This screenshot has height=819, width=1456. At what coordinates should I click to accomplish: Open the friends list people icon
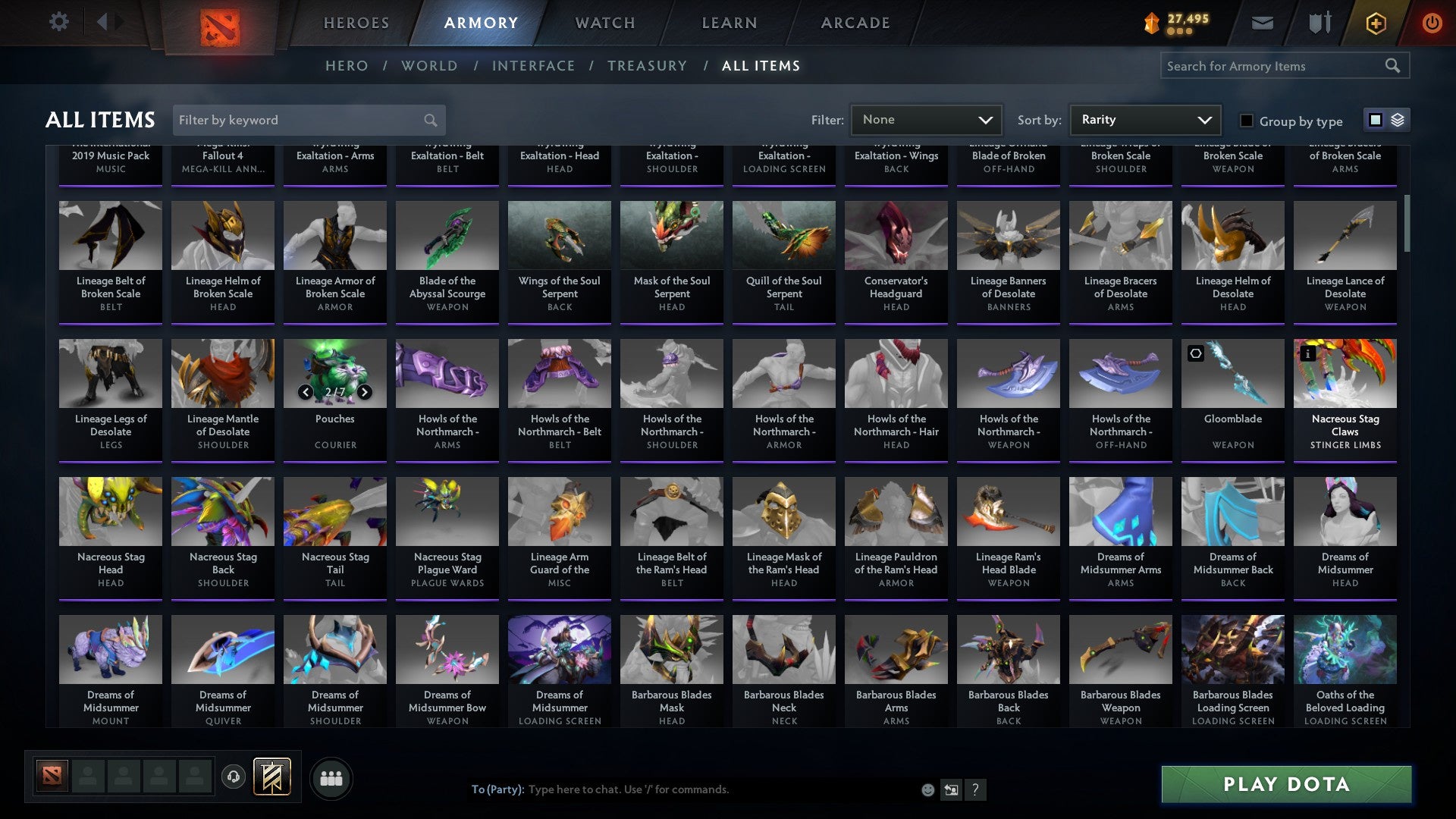(330, 777)
